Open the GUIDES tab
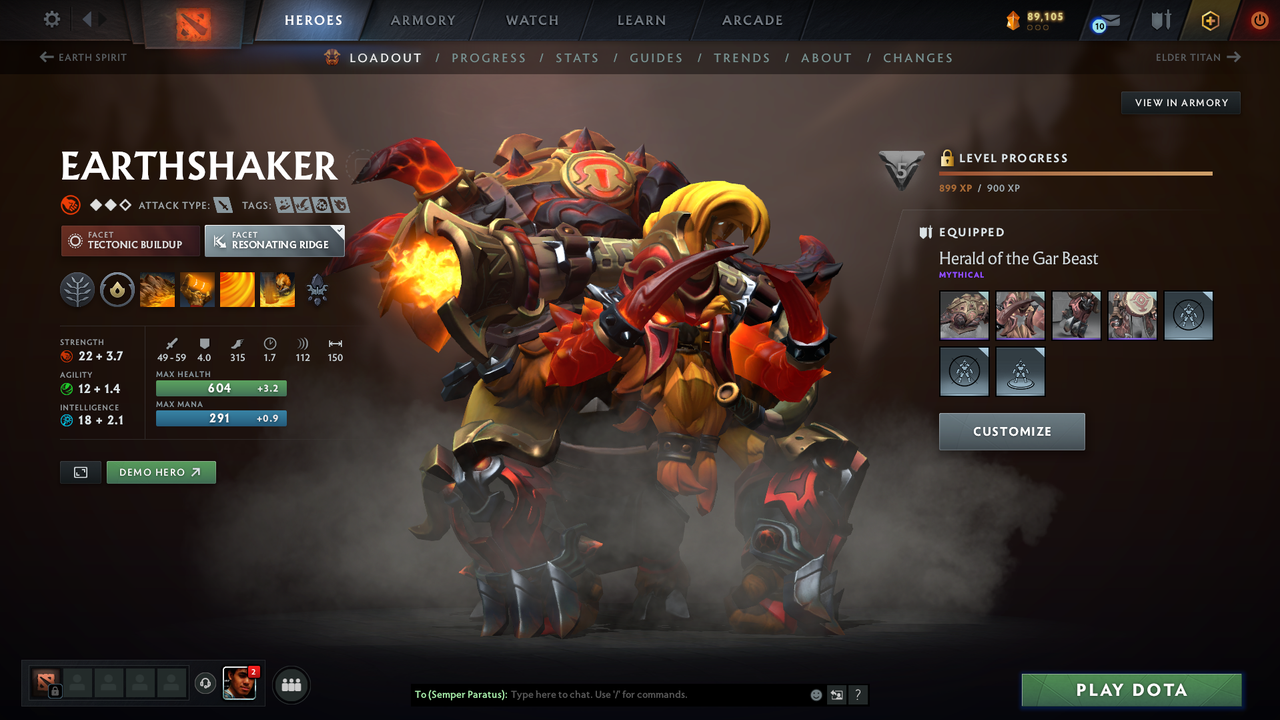 [x=656, y=58]
